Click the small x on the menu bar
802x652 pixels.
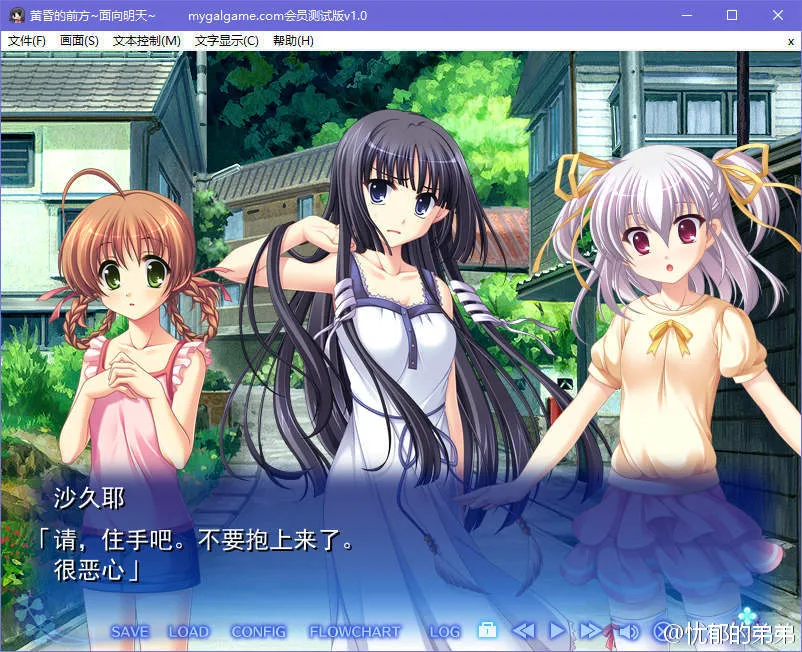[790, 41]
